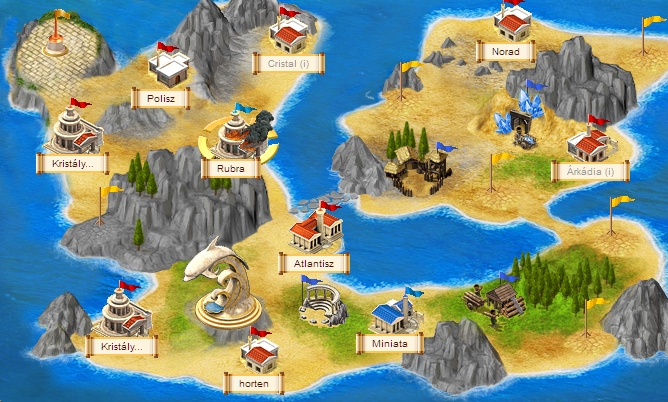The width and height of the screenshot is (668, 402).
Task: Select the Norad town label
Action: 505,50
